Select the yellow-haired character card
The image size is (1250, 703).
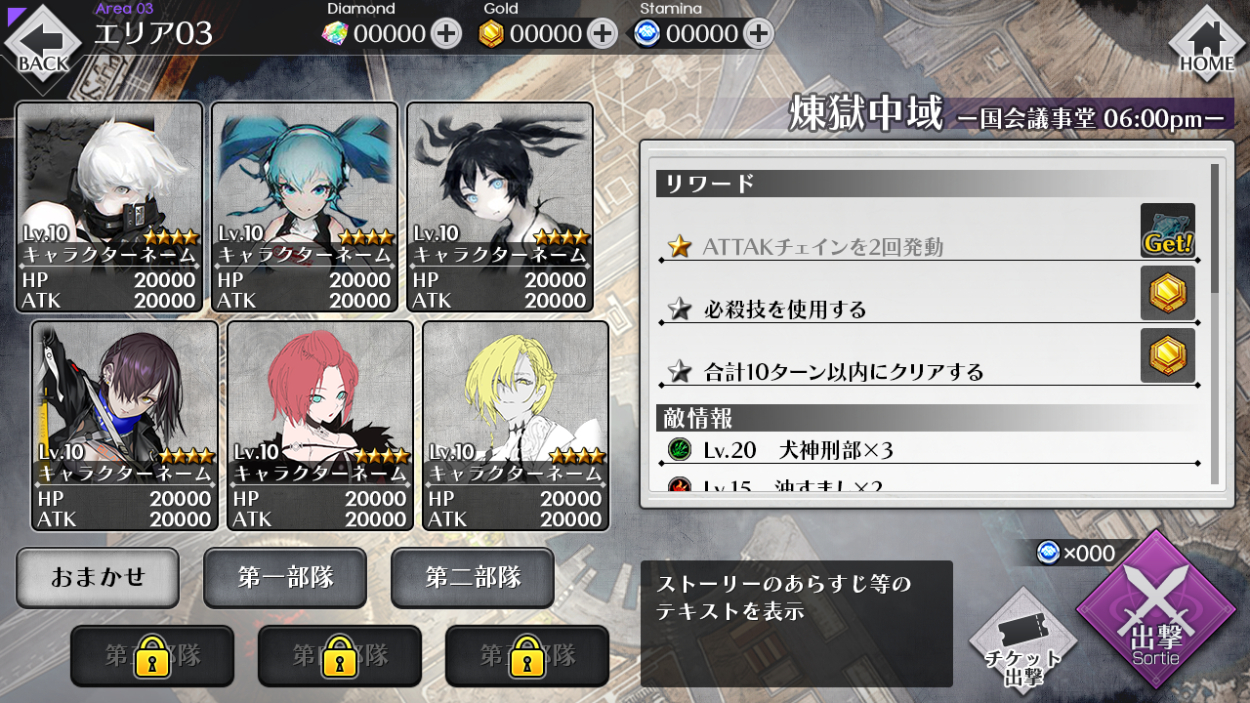click(x=516, y=425)
